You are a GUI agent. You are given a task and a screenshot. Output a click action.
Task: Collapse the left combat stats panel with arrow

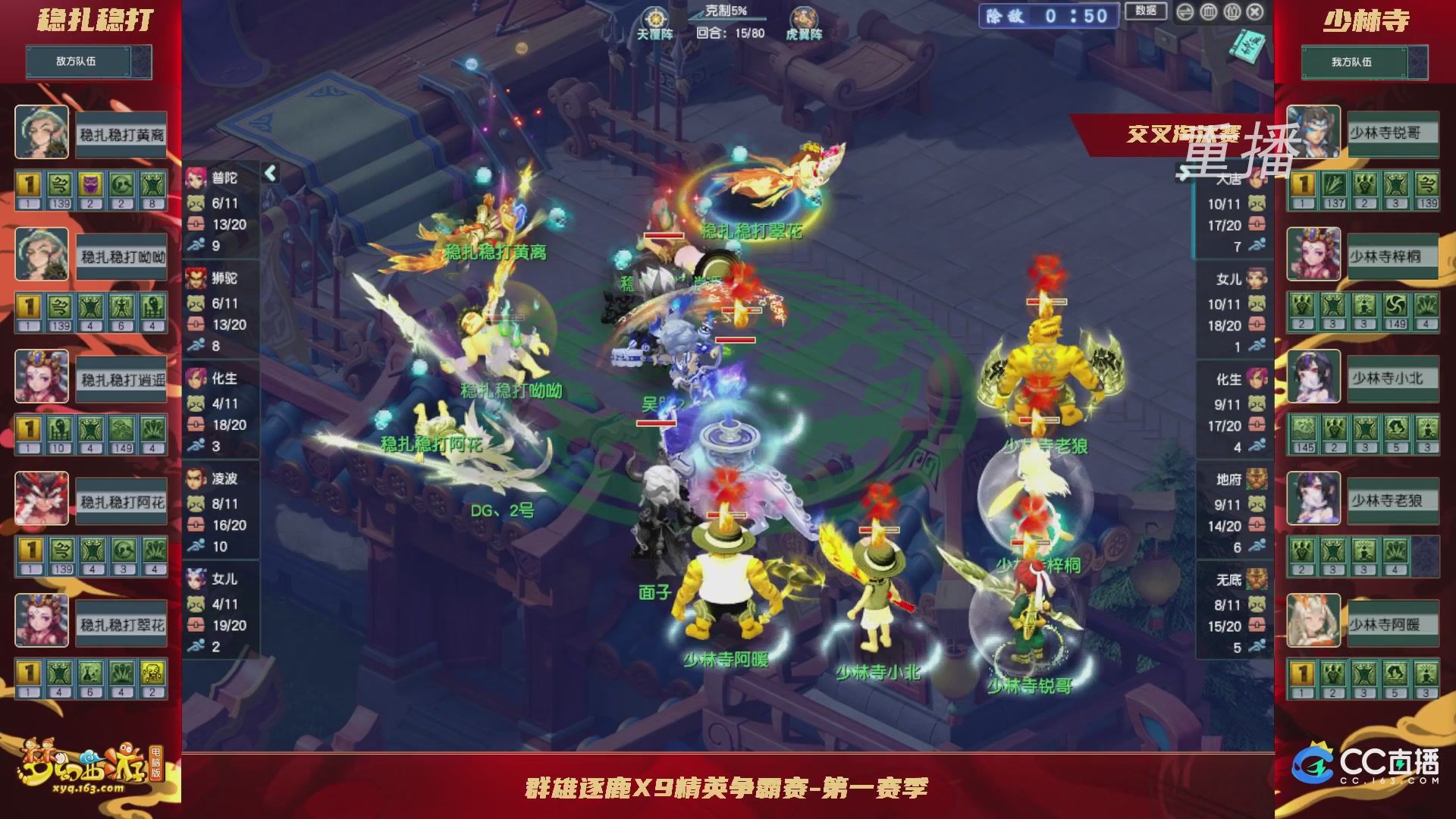point(269,174)
